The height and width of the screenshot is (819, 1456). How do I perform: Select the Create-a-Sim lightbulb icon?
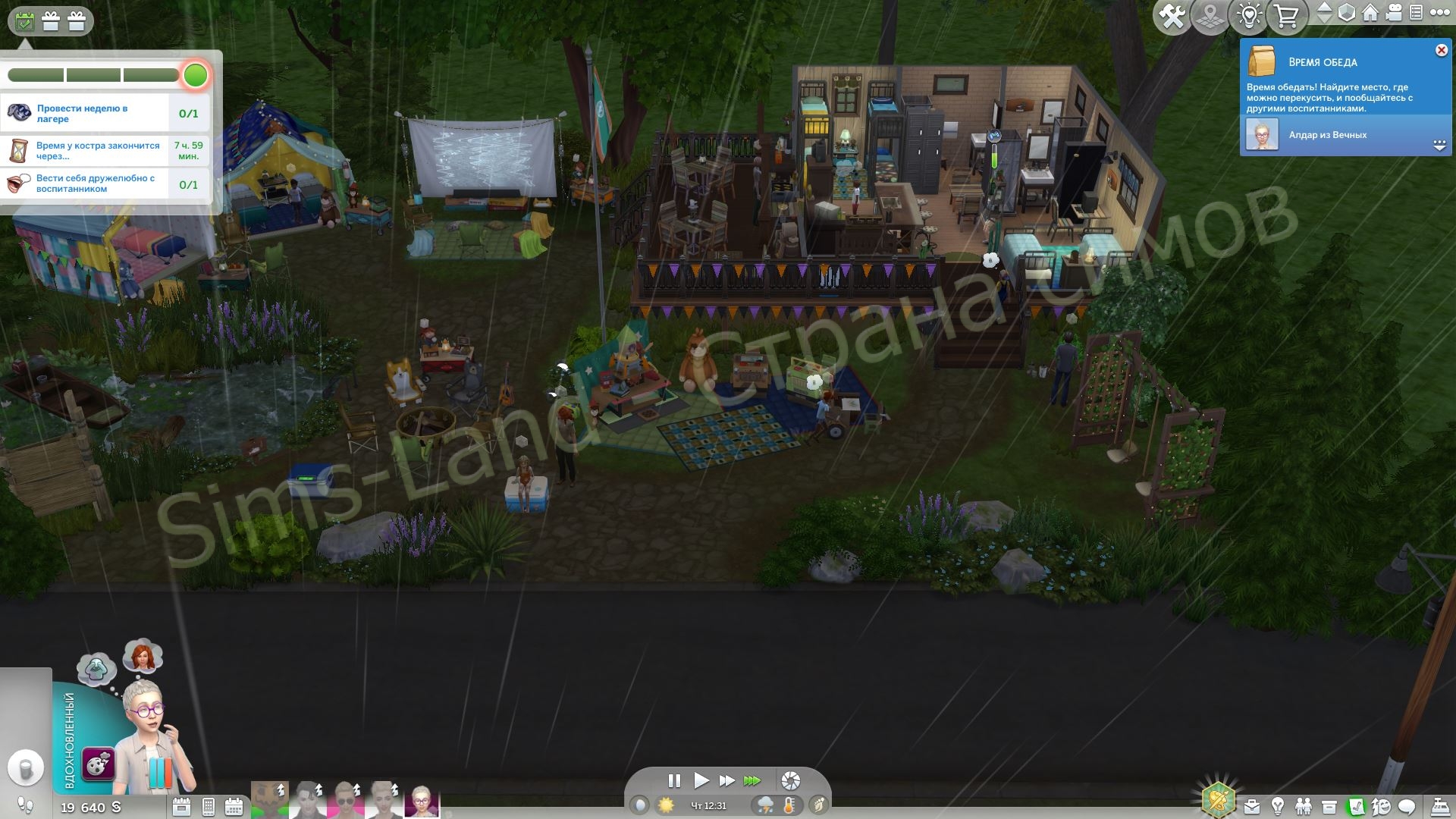point(1247,13)
